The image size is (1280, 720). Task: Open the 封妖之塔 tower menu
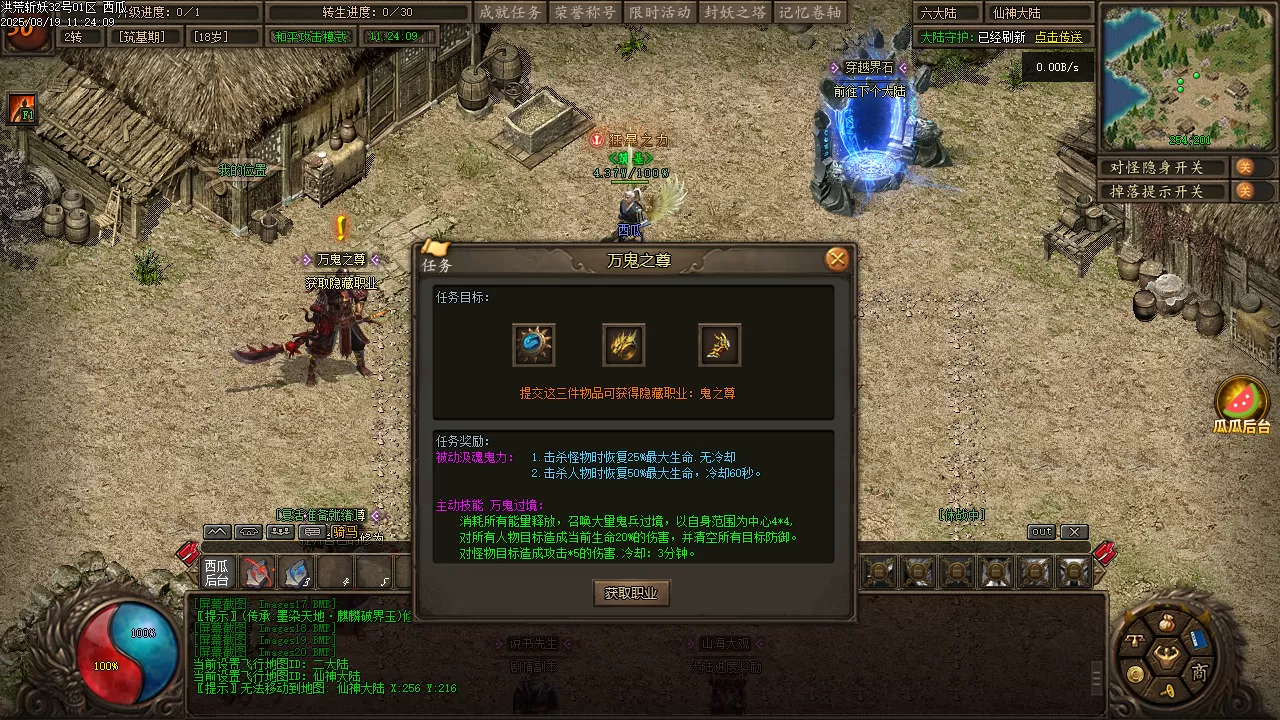tap(735, 12)
